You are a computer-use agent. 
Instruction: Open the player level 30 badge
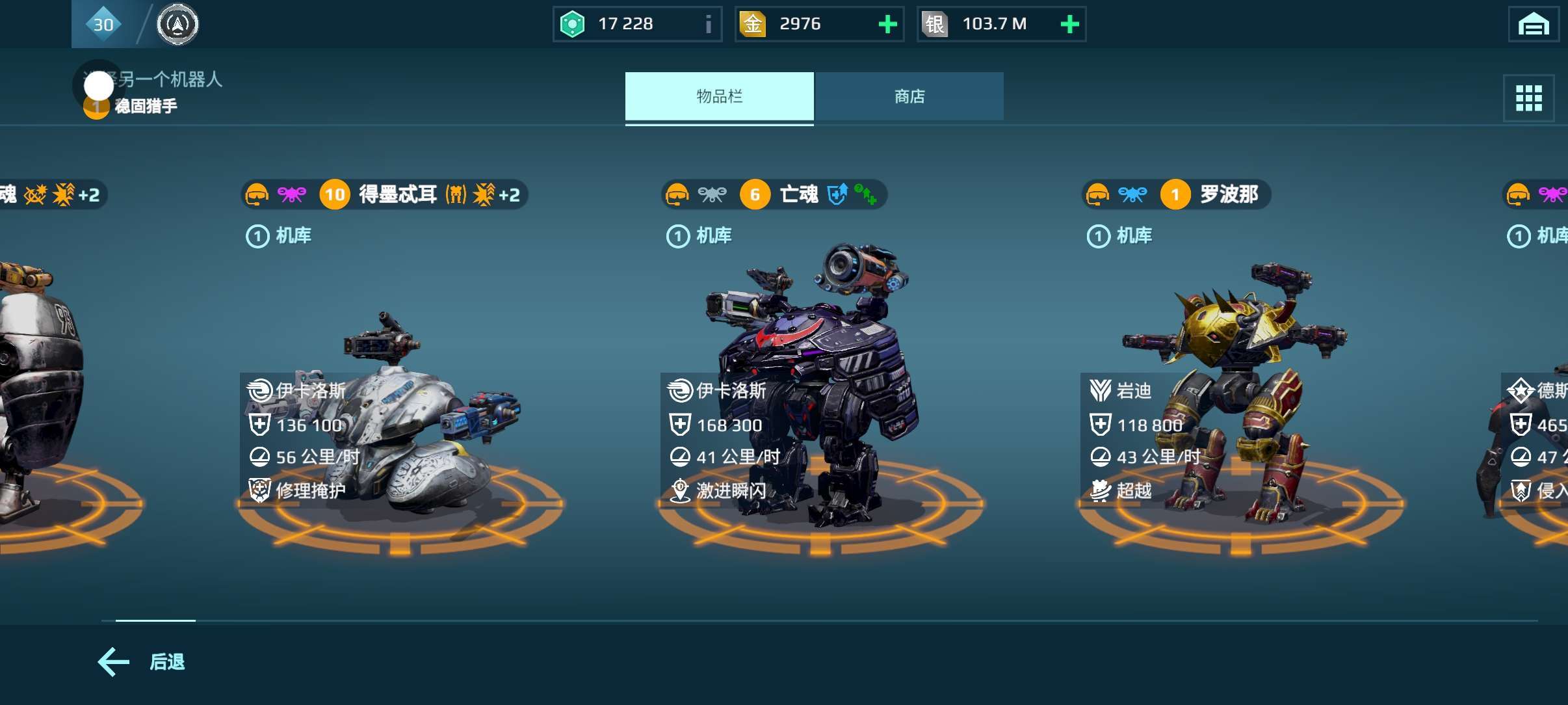point(103,25)
